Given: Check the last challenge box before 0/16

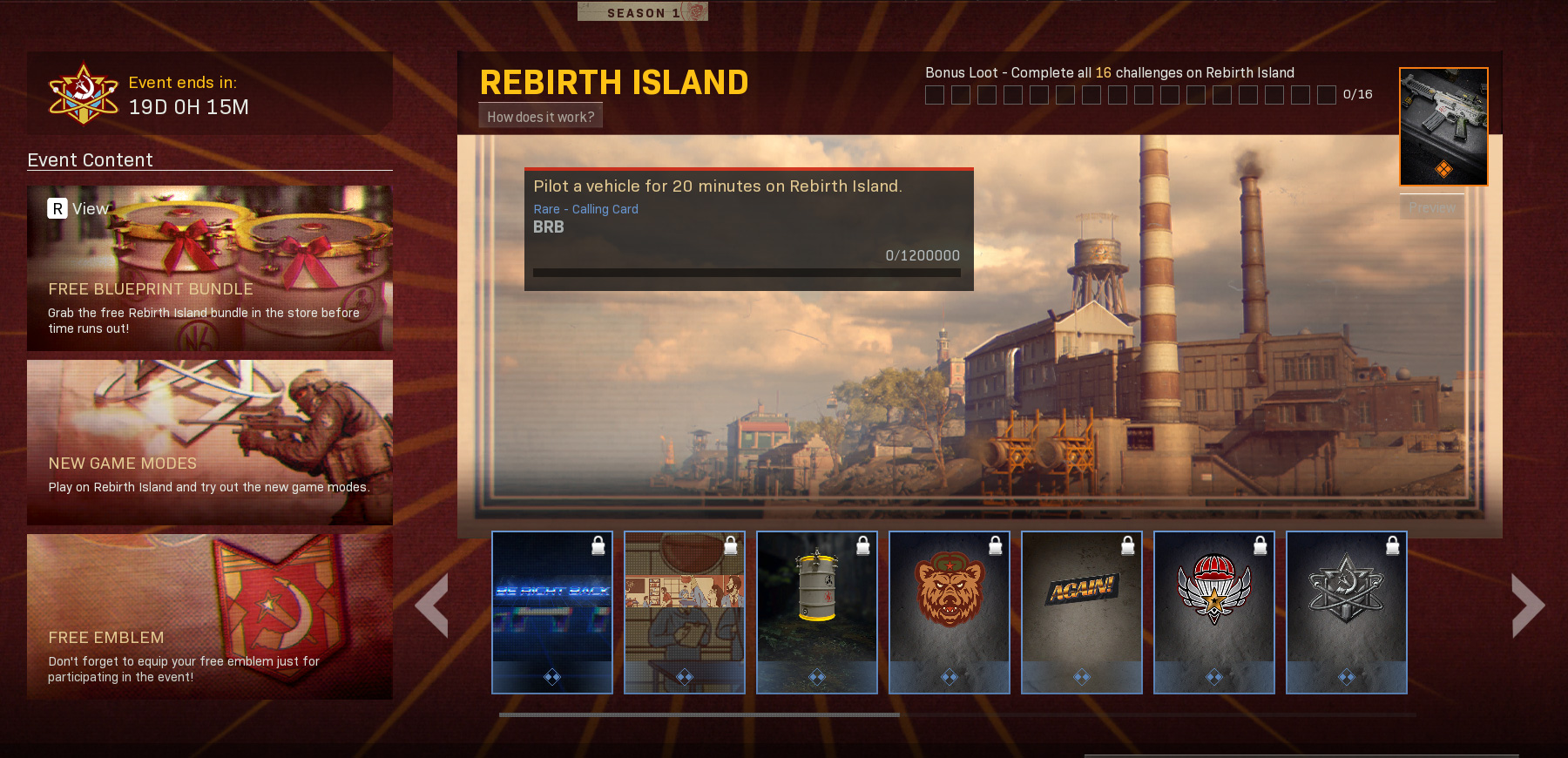Looking at the screenshot, I should tap(1327, 96).
